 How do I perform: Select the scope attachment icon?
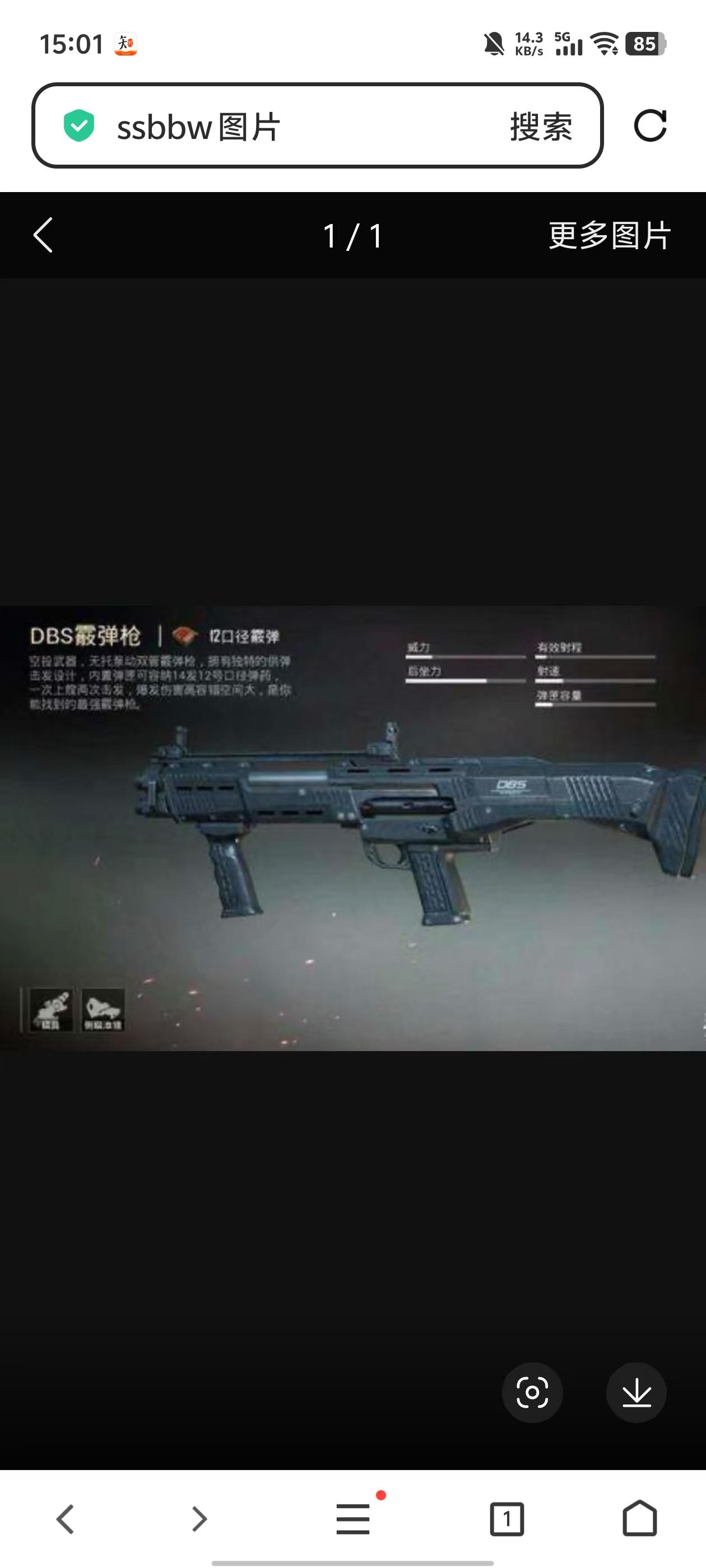(x=52, y=1010)
